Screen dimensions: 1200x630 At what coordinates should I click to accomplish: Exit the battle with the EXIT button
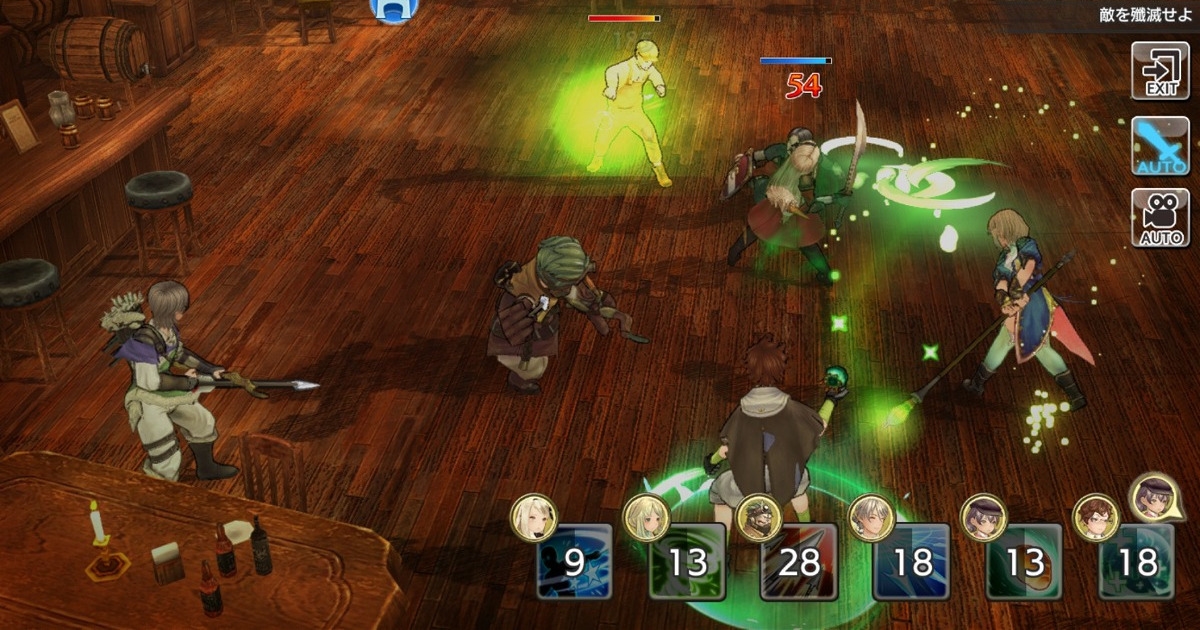coord(1160,71)
